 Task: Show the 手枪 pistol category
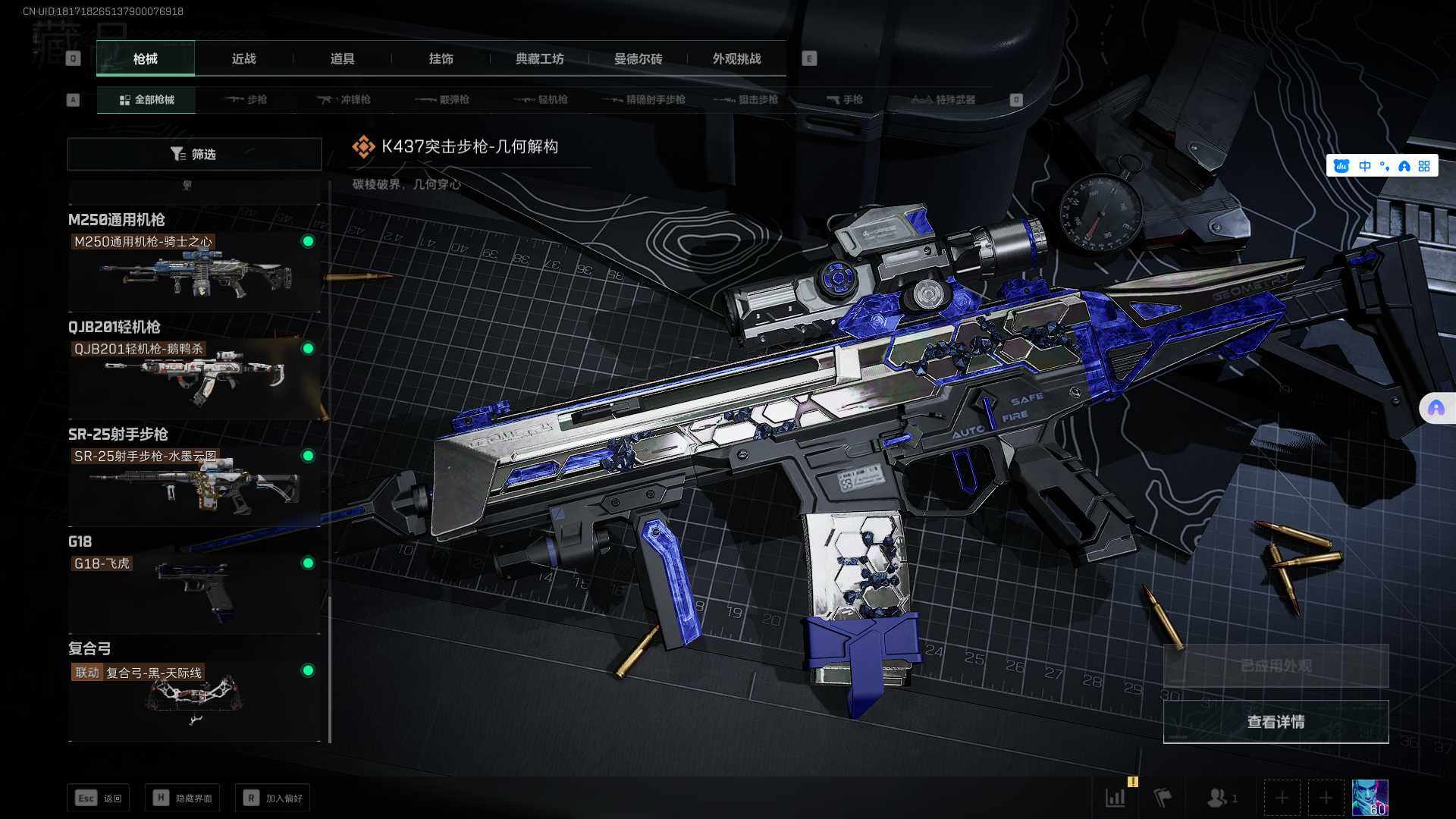(844, 99)
